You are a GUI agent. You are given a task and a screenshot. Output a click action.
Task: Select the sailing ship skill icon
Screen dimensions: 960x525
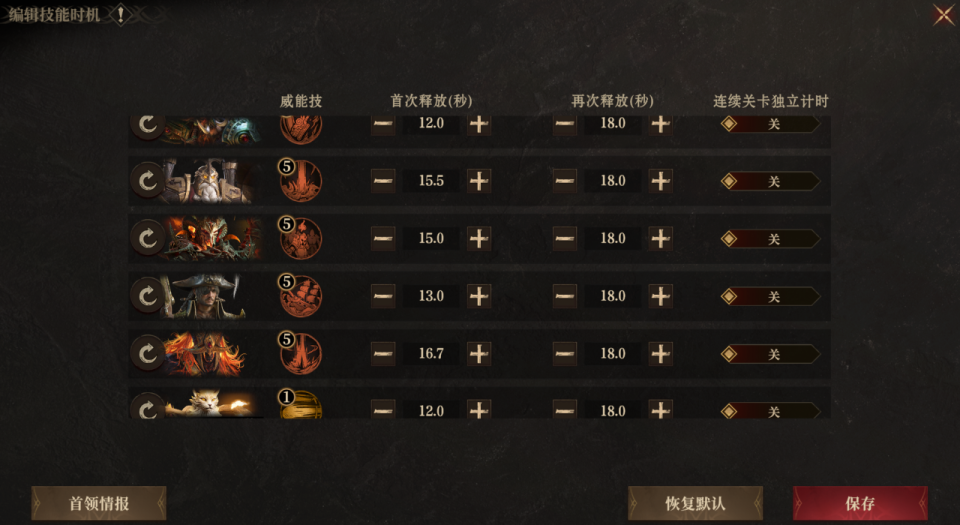301,296
